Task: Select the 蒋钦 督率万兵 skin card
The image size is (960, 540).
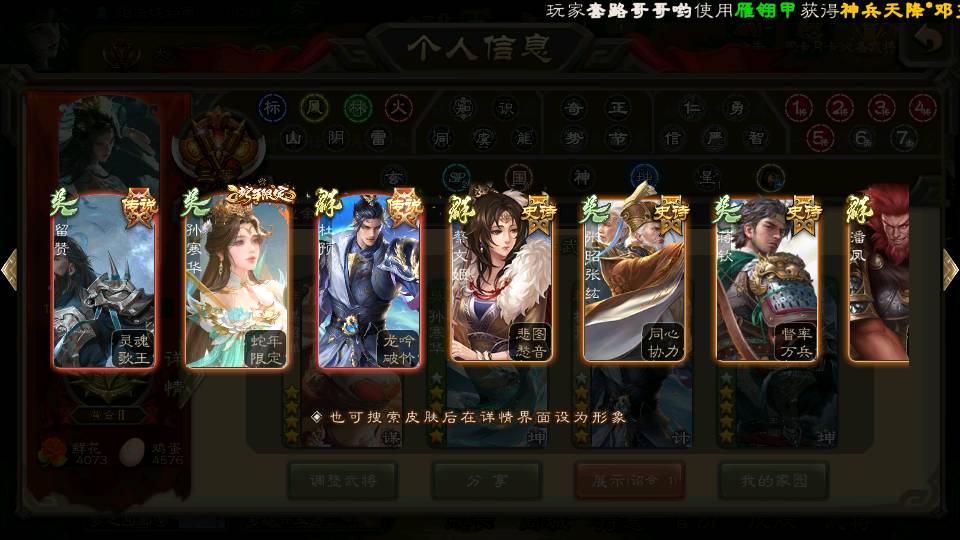Action: (766, 280)
